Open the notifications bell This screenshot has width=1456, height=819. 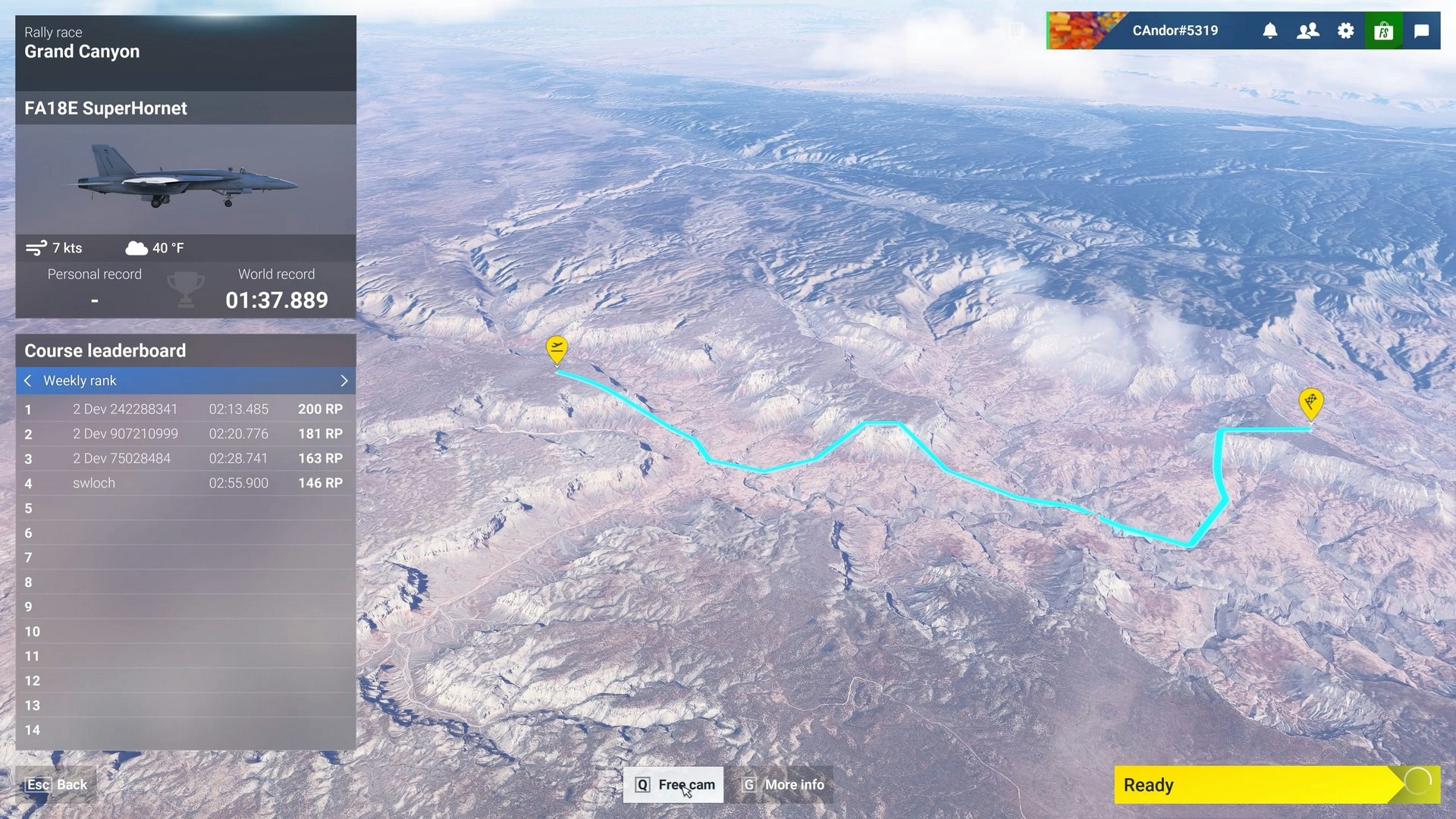[1270, 31]
